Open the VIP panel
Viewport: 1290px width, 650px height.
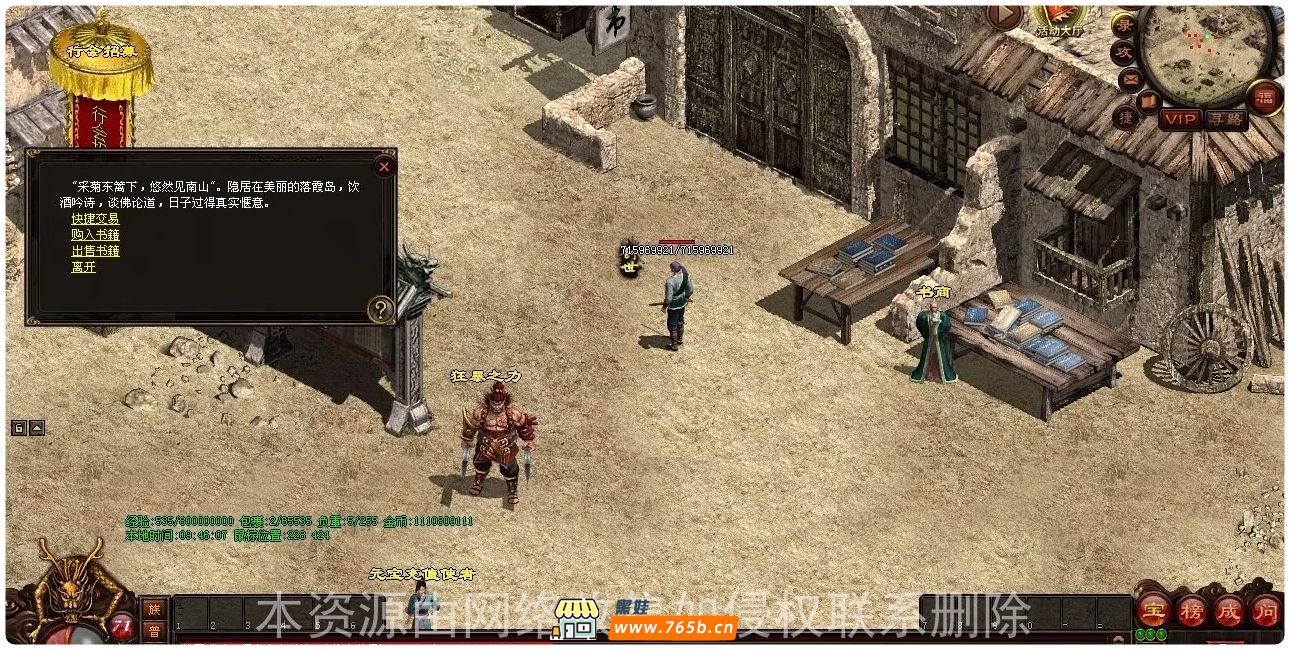pos(1181,119)
